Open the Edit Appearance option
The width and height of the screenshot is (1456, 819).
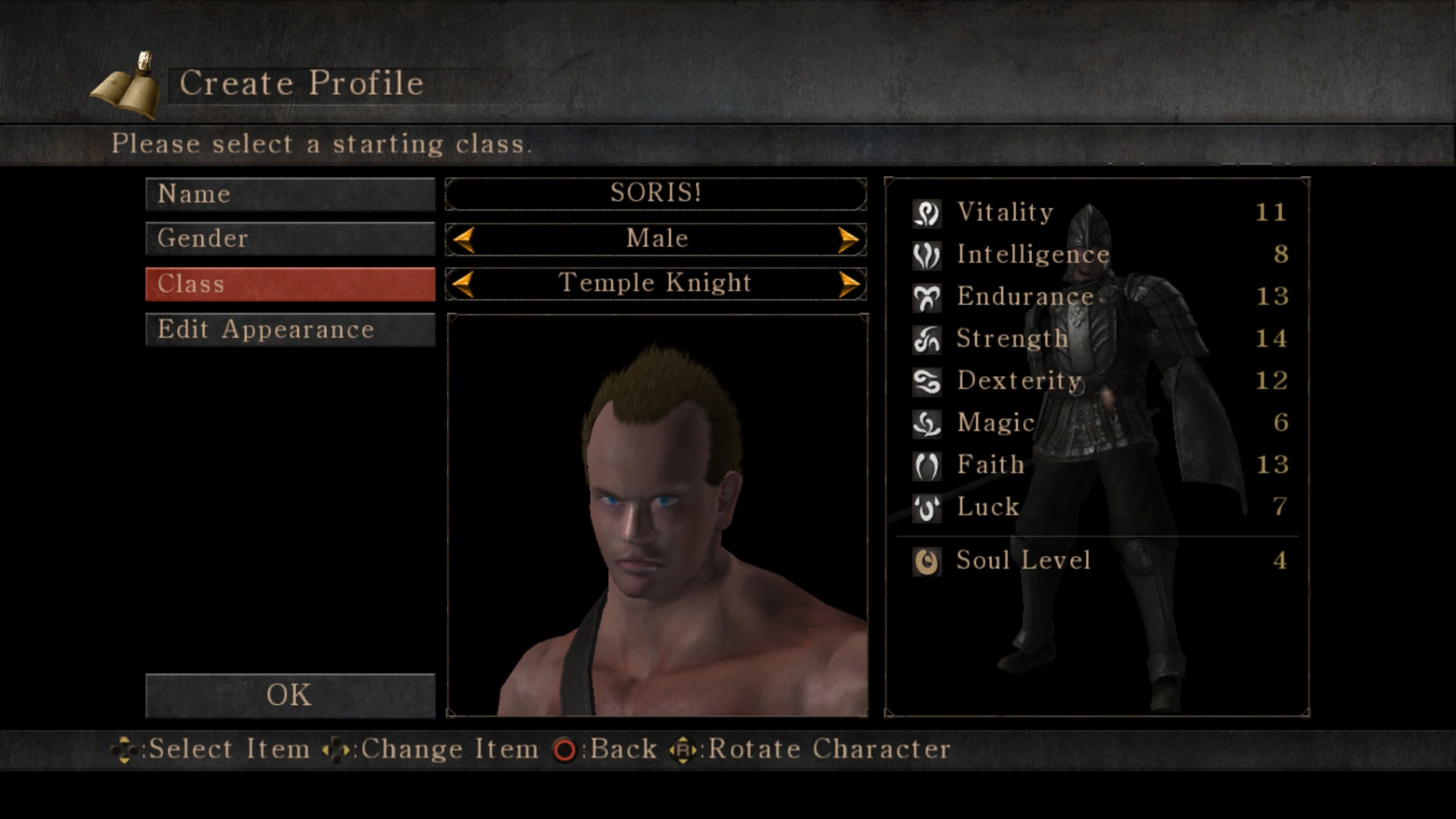tap(290, 329)
